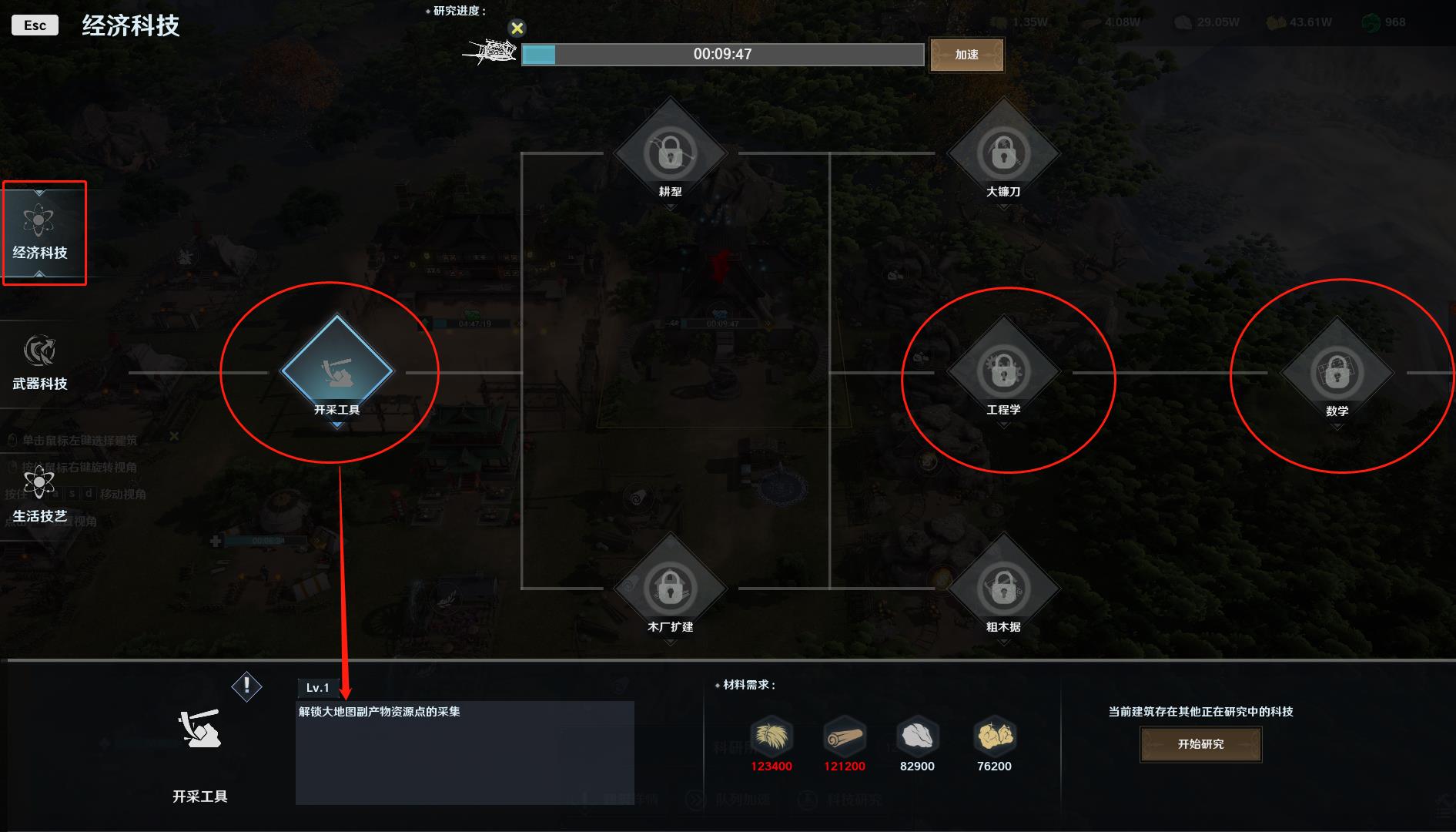Pick the locked 工程学 tech node

1003,371
